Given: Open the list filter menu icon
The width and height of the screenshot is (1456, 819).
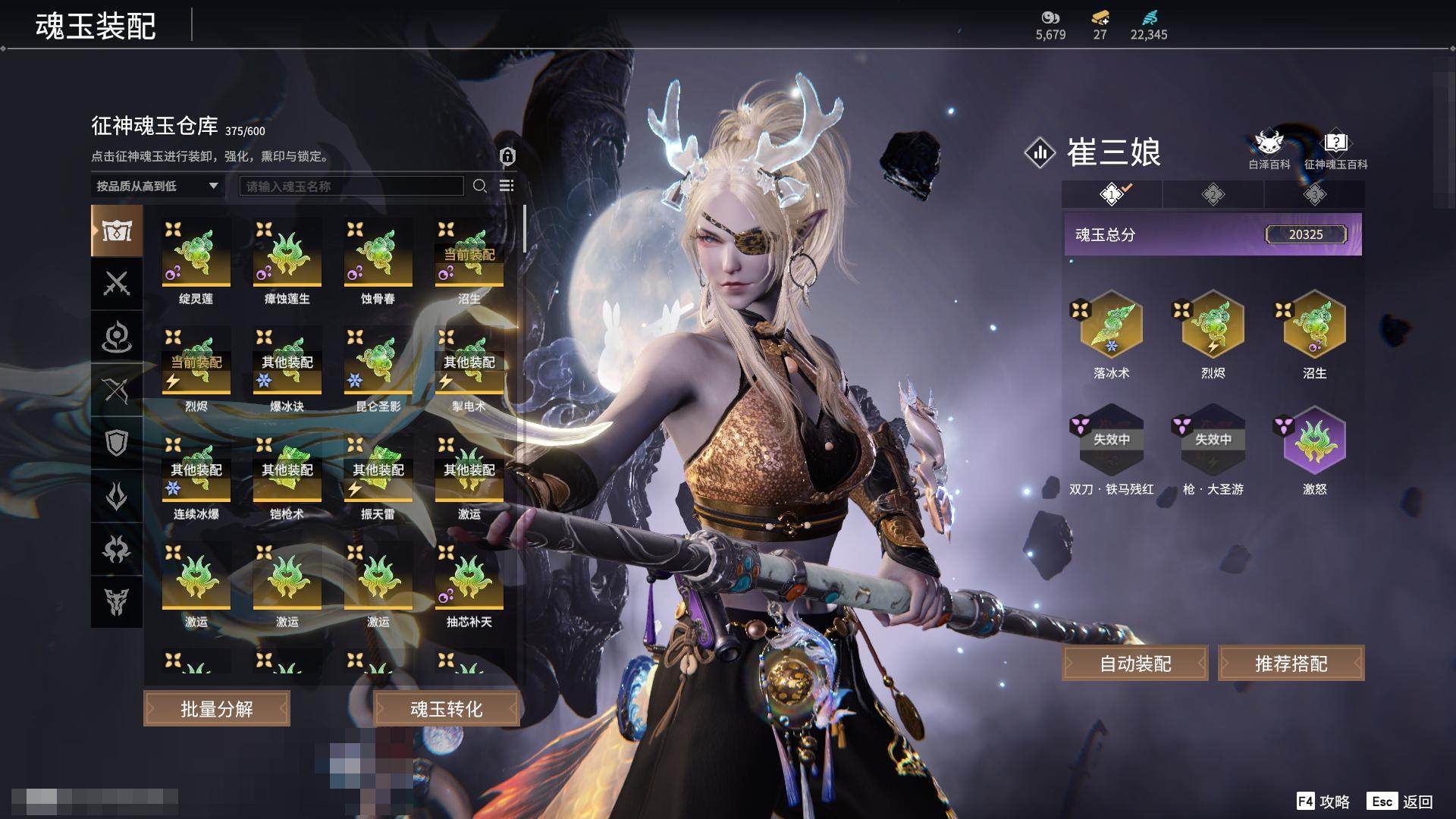Looking at the screenshot, I should (x=507, y=186).
